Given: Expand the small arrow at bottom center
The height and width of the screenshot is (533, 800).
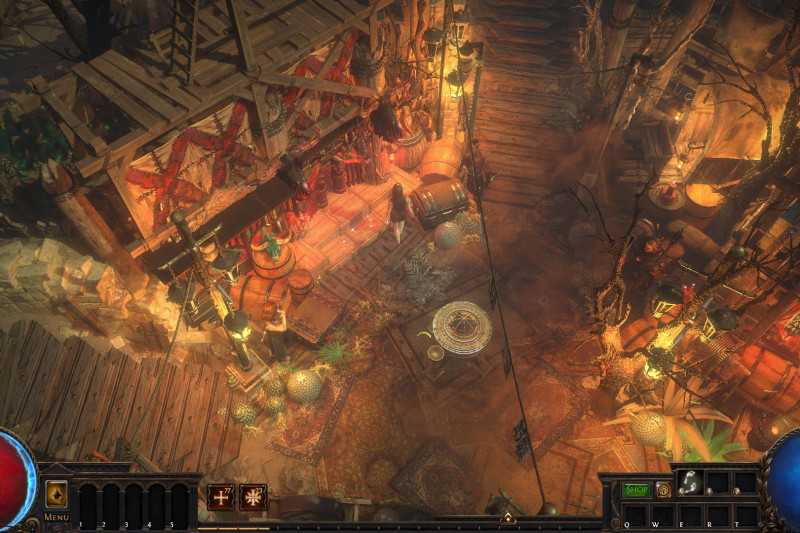Looking at the screenshot, I should coord(507,517).
